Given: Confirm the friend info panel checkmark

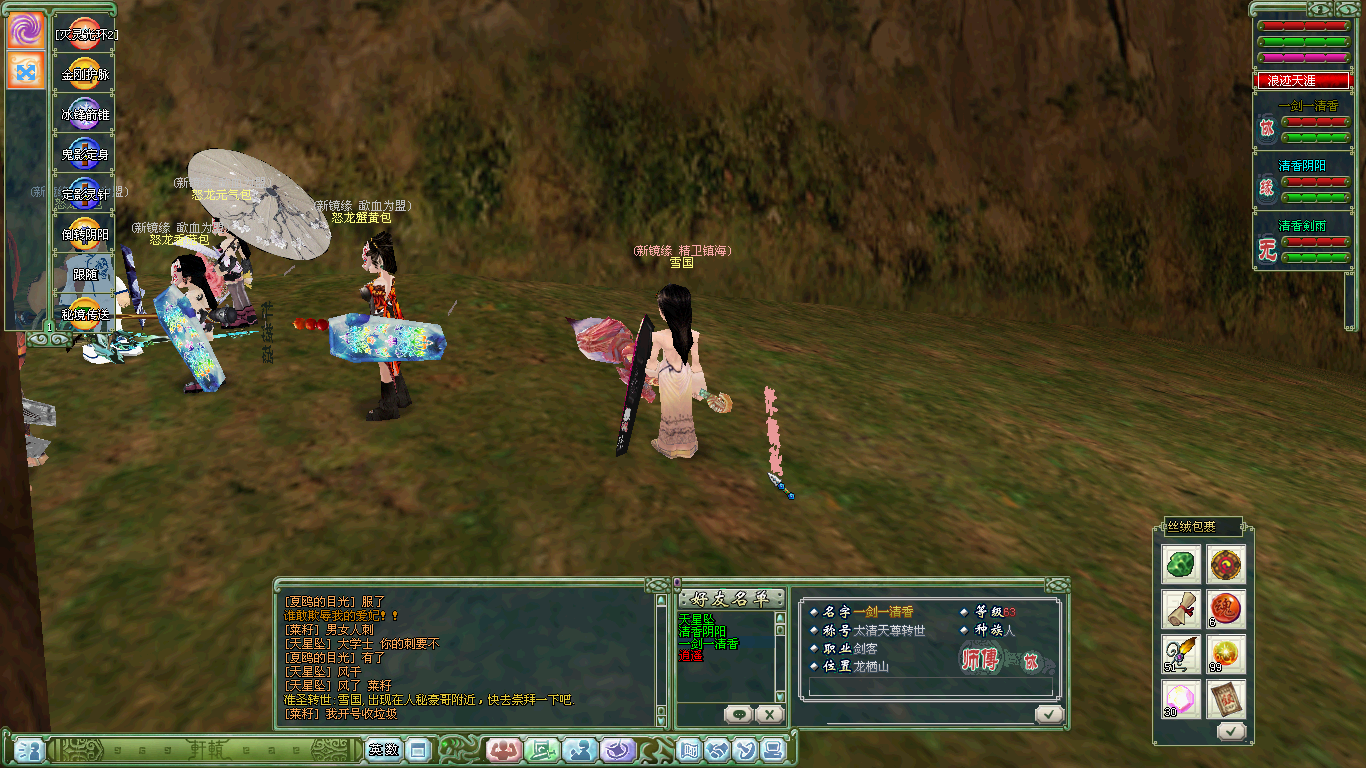Looking at the screenshot, I should click(x=1048, y=714).
